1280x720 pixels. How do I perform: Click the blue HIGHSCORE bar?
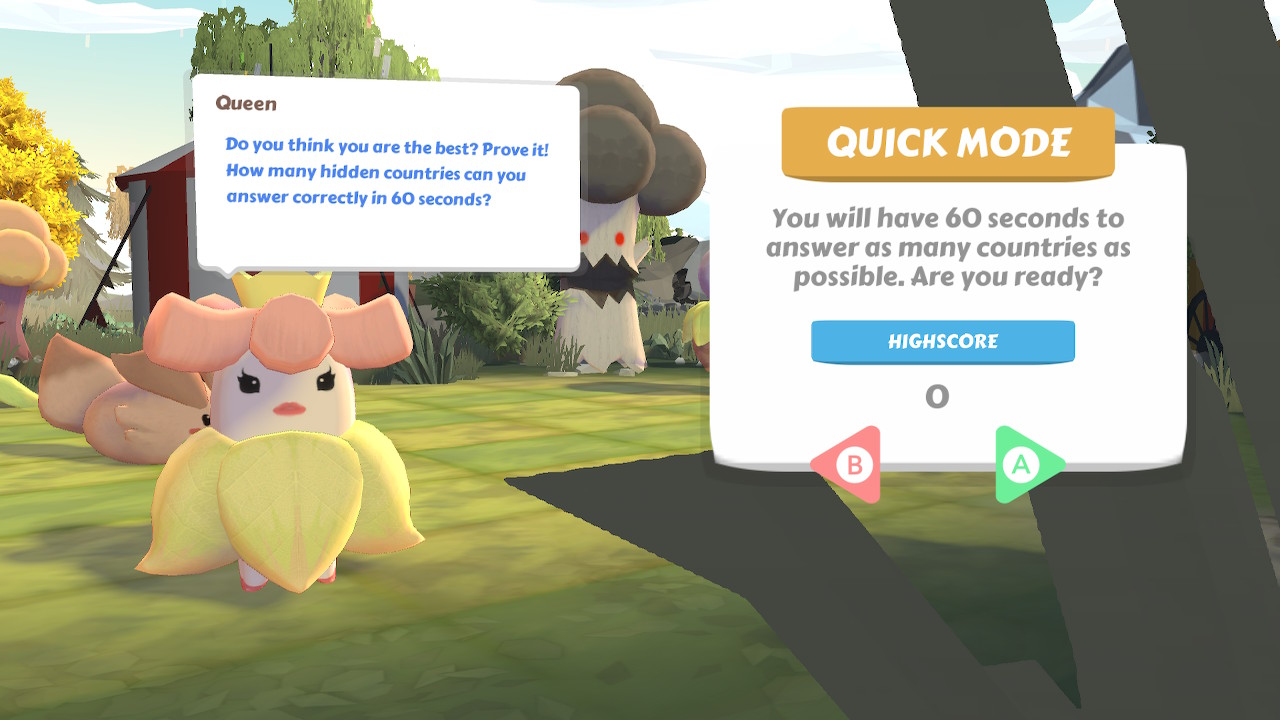[x=943, y=341]
